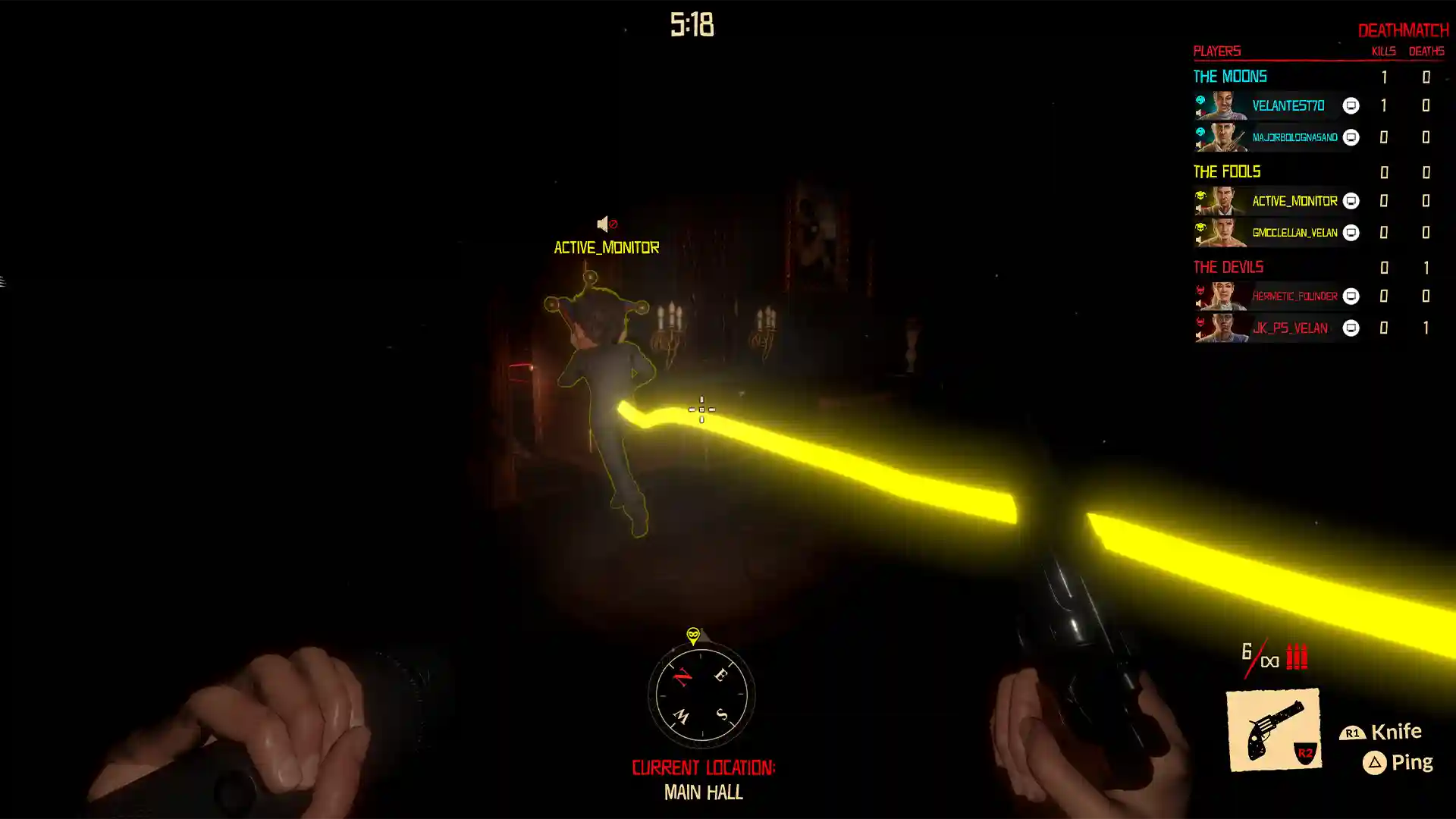Collapse THE FOOLS team section
The width and height of the screenshot is (1456, 819).
pos(1225,171)
